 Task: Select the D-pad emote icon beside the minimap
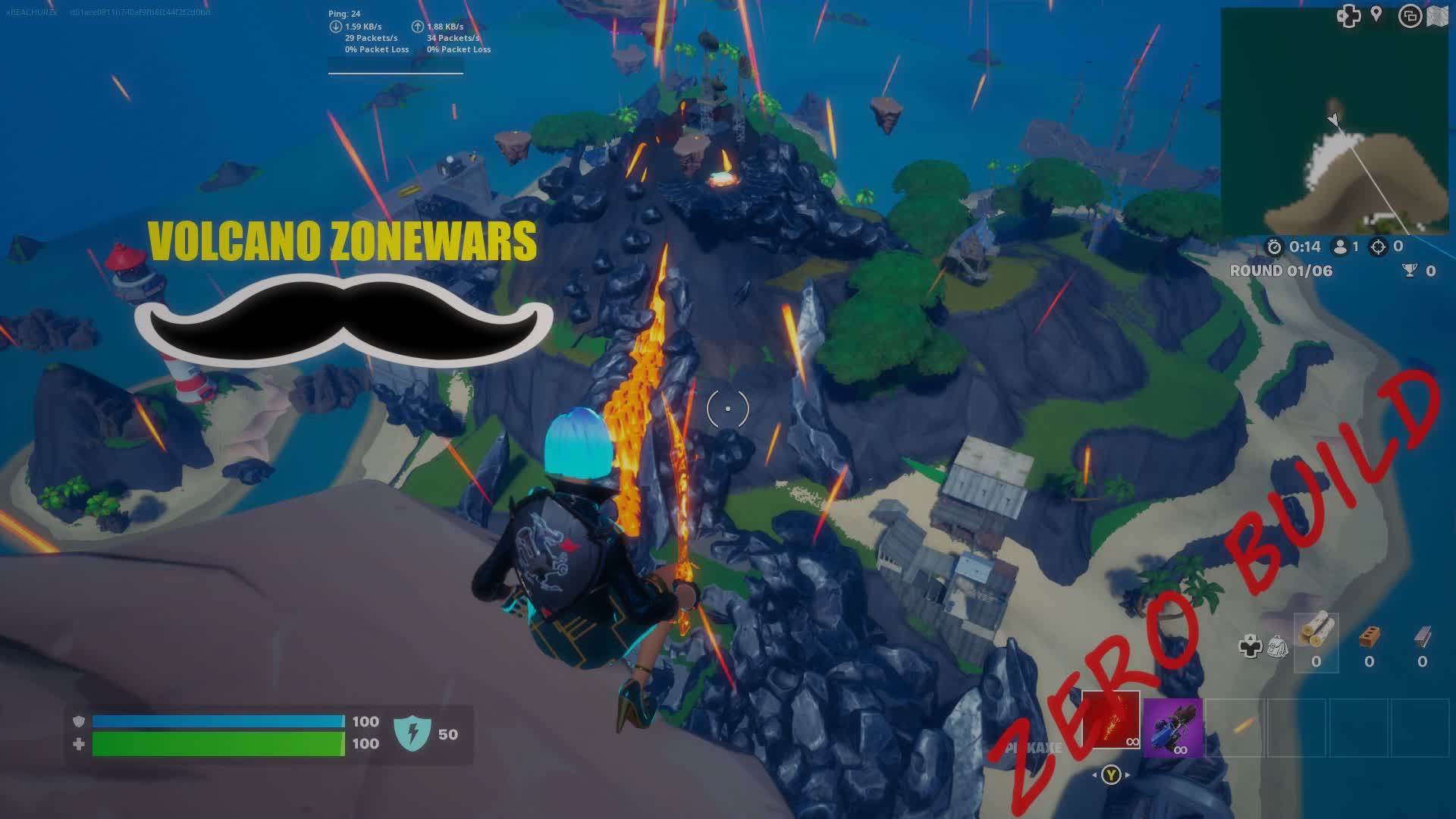pos(1348,16)
